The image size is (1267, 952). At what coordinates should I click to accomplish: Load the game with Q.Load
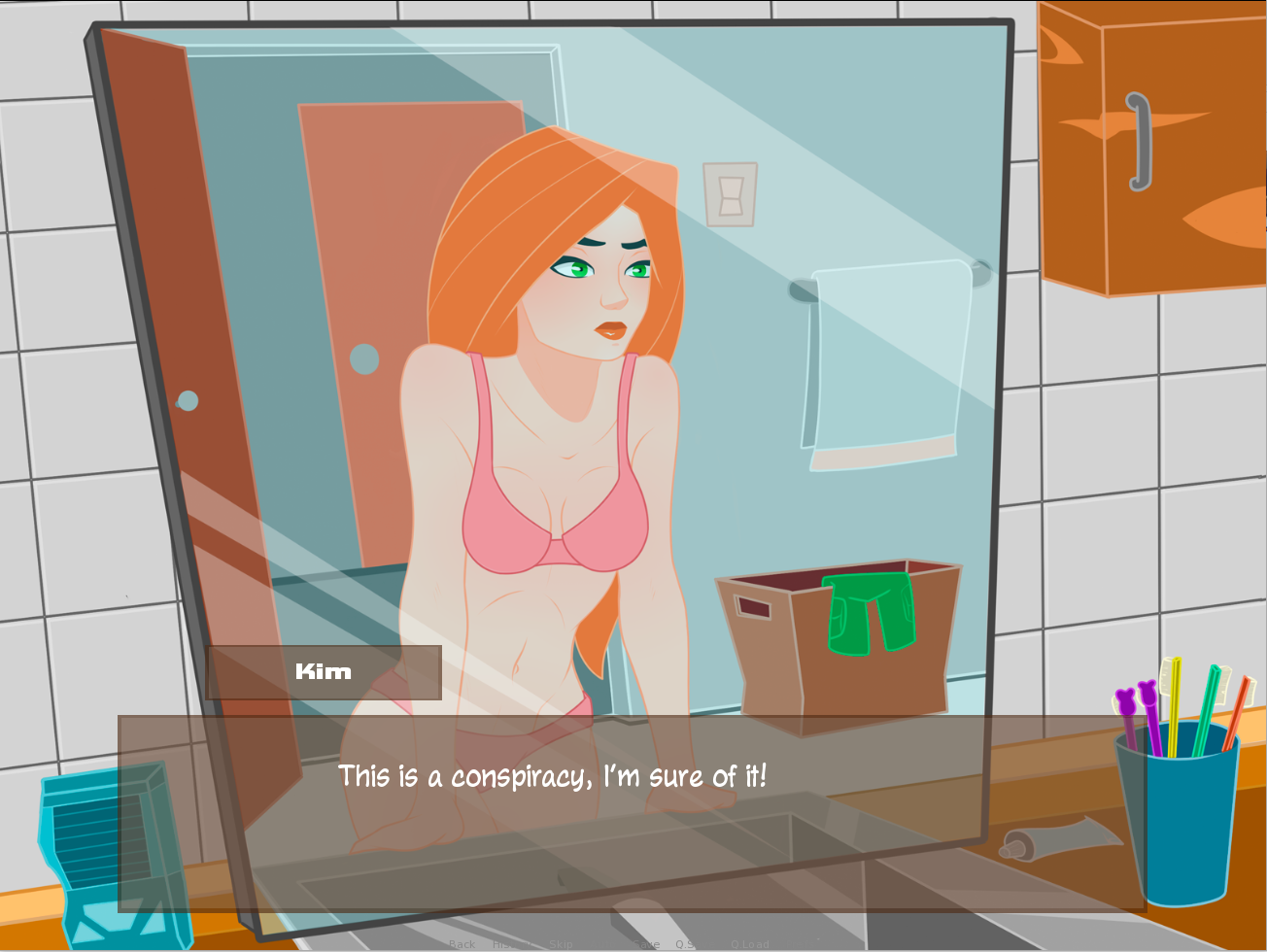click(750, 942)
